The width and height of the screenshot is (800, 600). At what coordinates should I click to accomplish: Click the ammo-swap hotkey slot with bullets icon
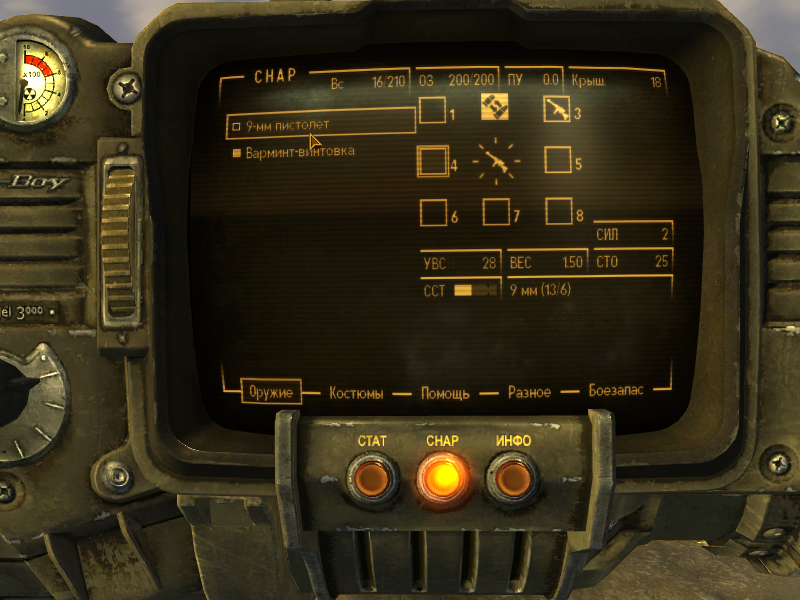[x=495, y=106]
